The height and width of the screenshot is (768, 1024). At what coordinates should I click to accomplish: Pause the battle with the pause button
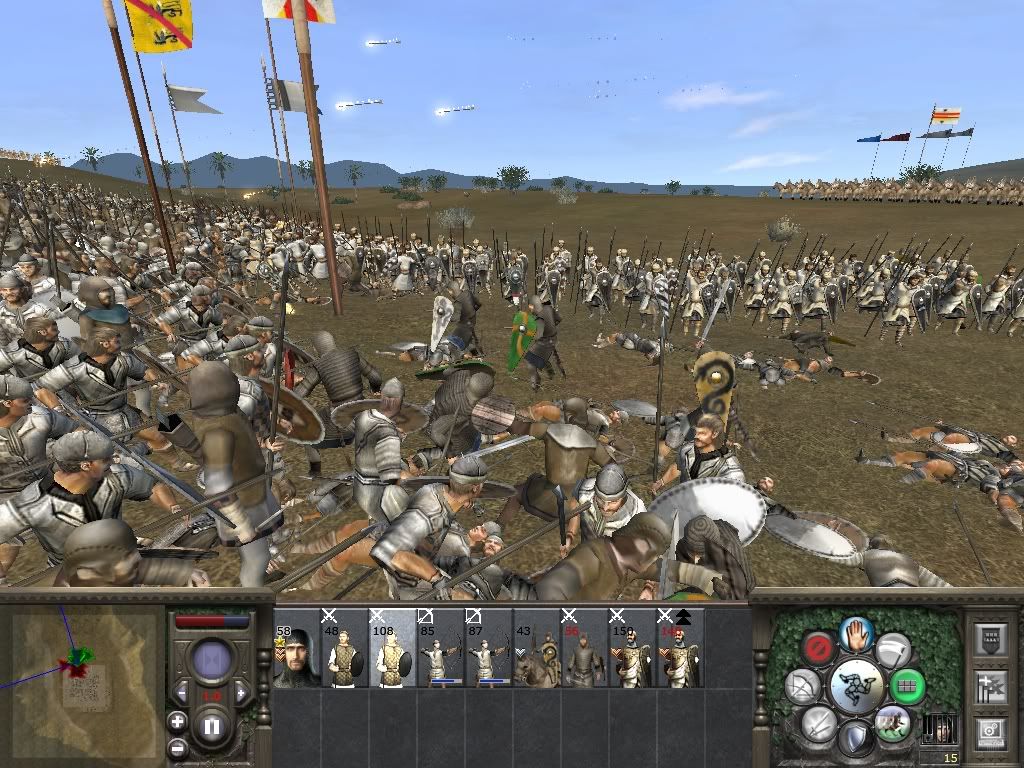[211, 727]
